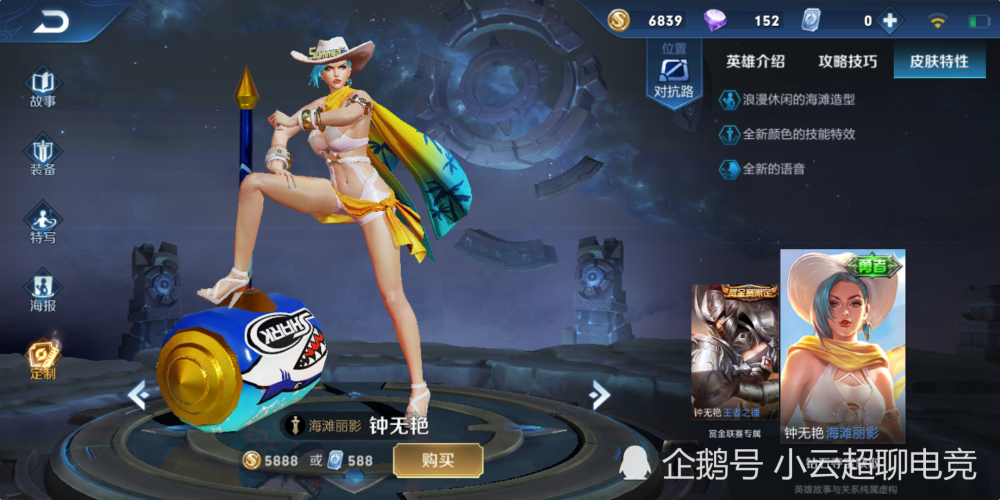1000x500 pixels.
Task: Switch to the 攻略技巧 tab
Action: pyautogui.click(x=847, y=61)
